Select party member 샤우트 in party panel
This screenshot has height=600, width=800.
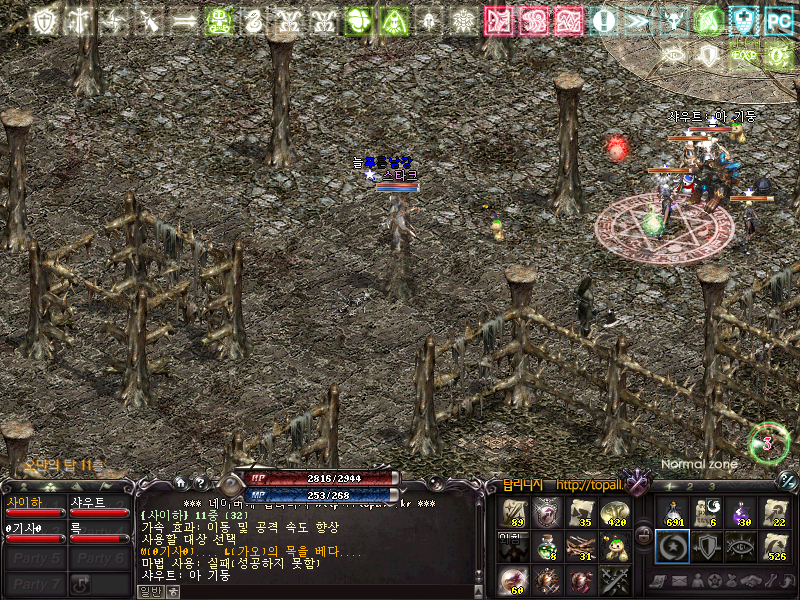point(100,506)
